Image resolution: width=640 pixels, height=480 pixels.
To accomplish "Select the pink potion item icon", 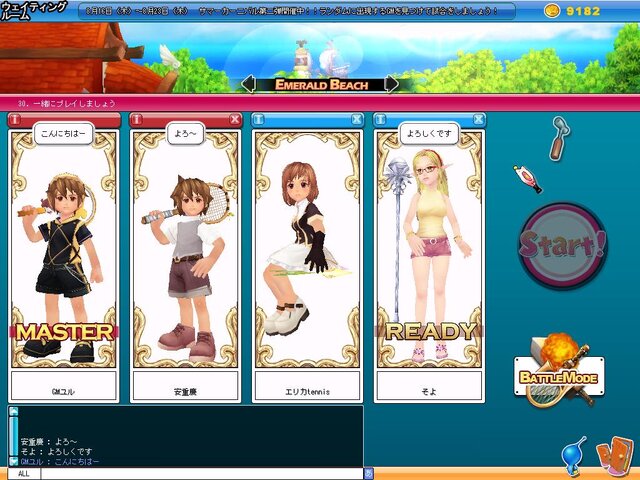I will tap(527, 179).
